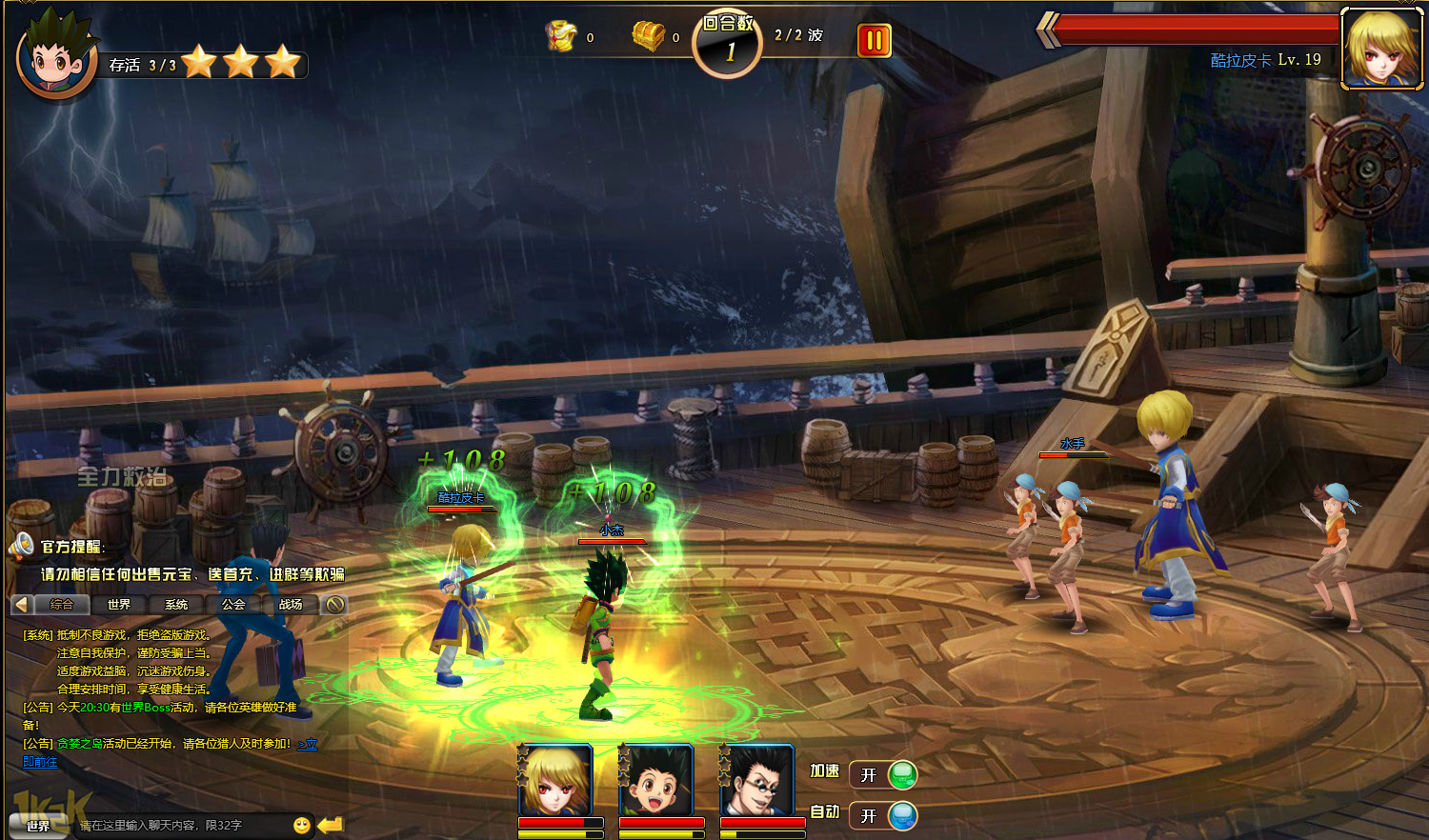Collapse chat with the left arrow button
The height and width of the screenshot is (840, 1429).
point(21,605)
